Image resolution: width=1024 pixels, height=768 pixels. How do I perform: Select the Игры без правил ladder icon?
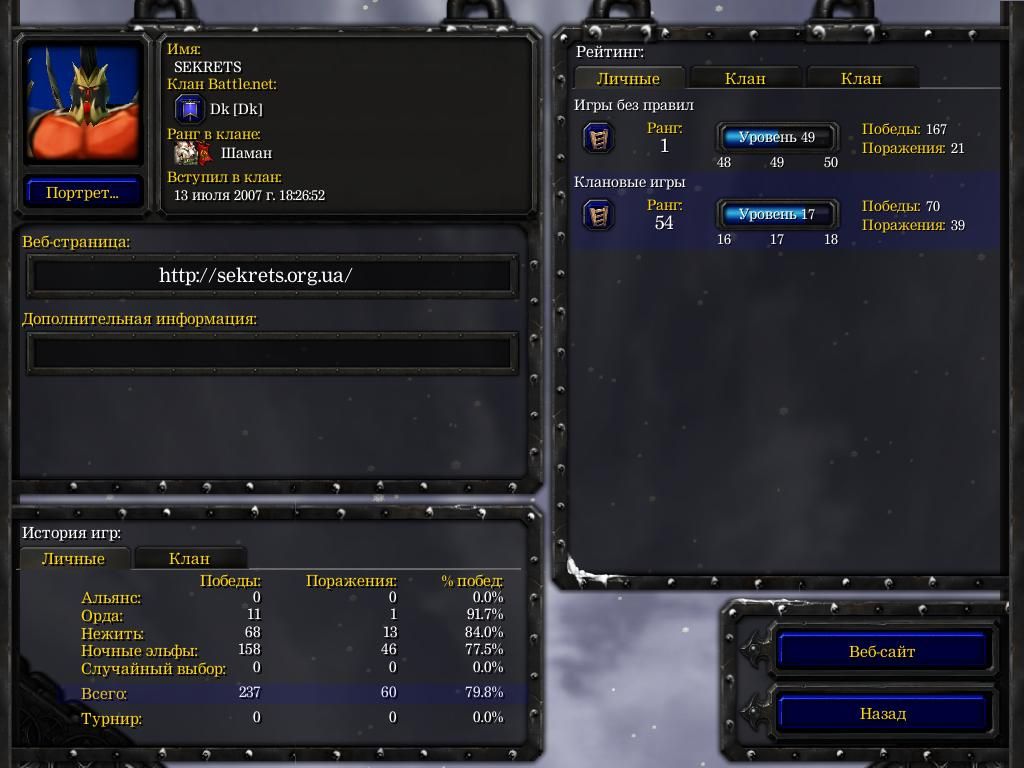pos(598,138)
